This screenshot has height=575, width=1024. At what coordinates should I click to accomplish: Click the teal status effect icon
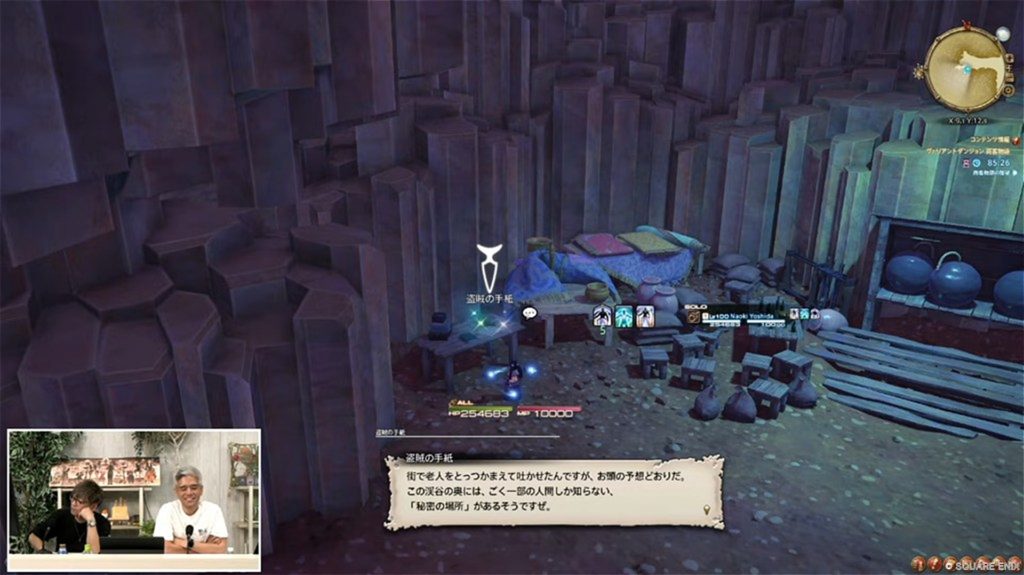(624, 316)
